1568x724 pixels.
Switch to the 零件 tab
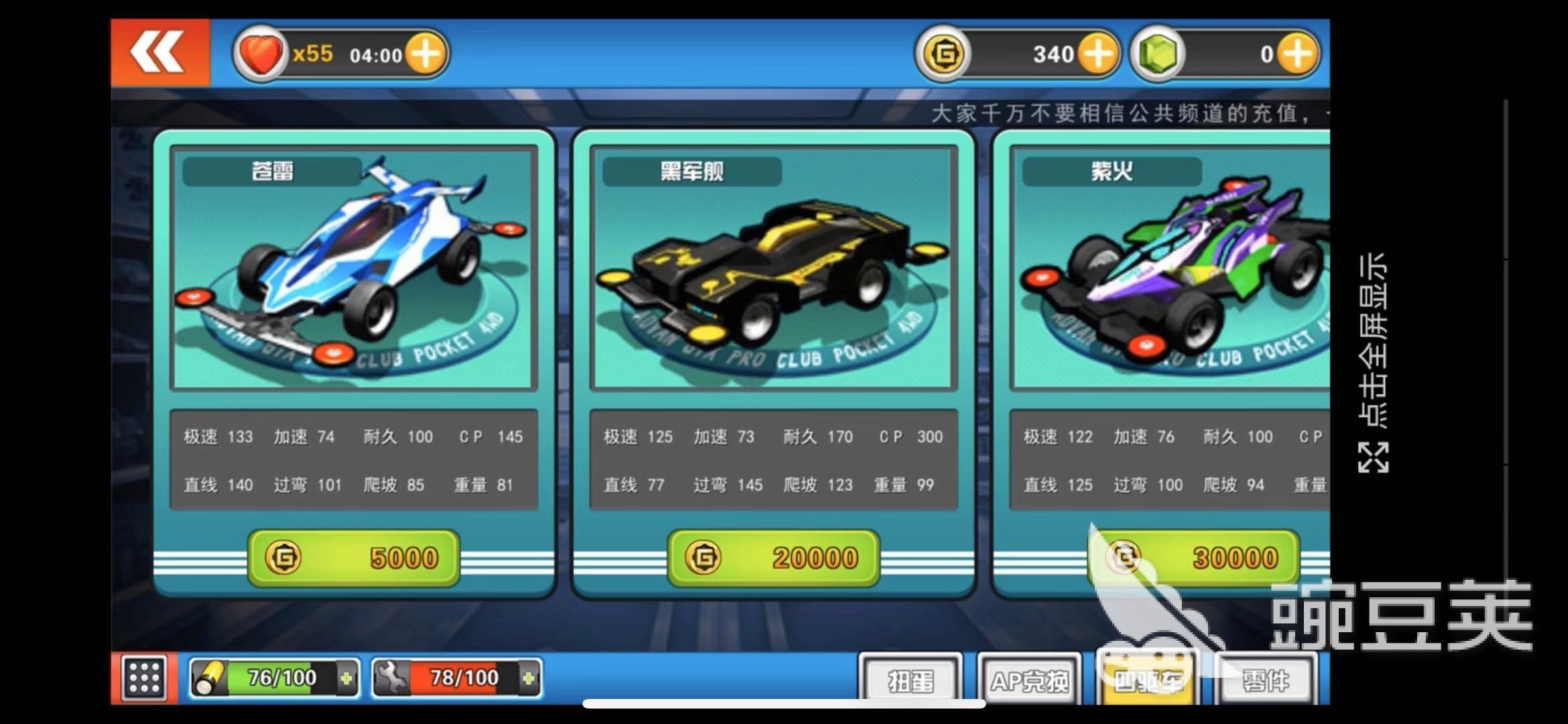coord(1265,680)
